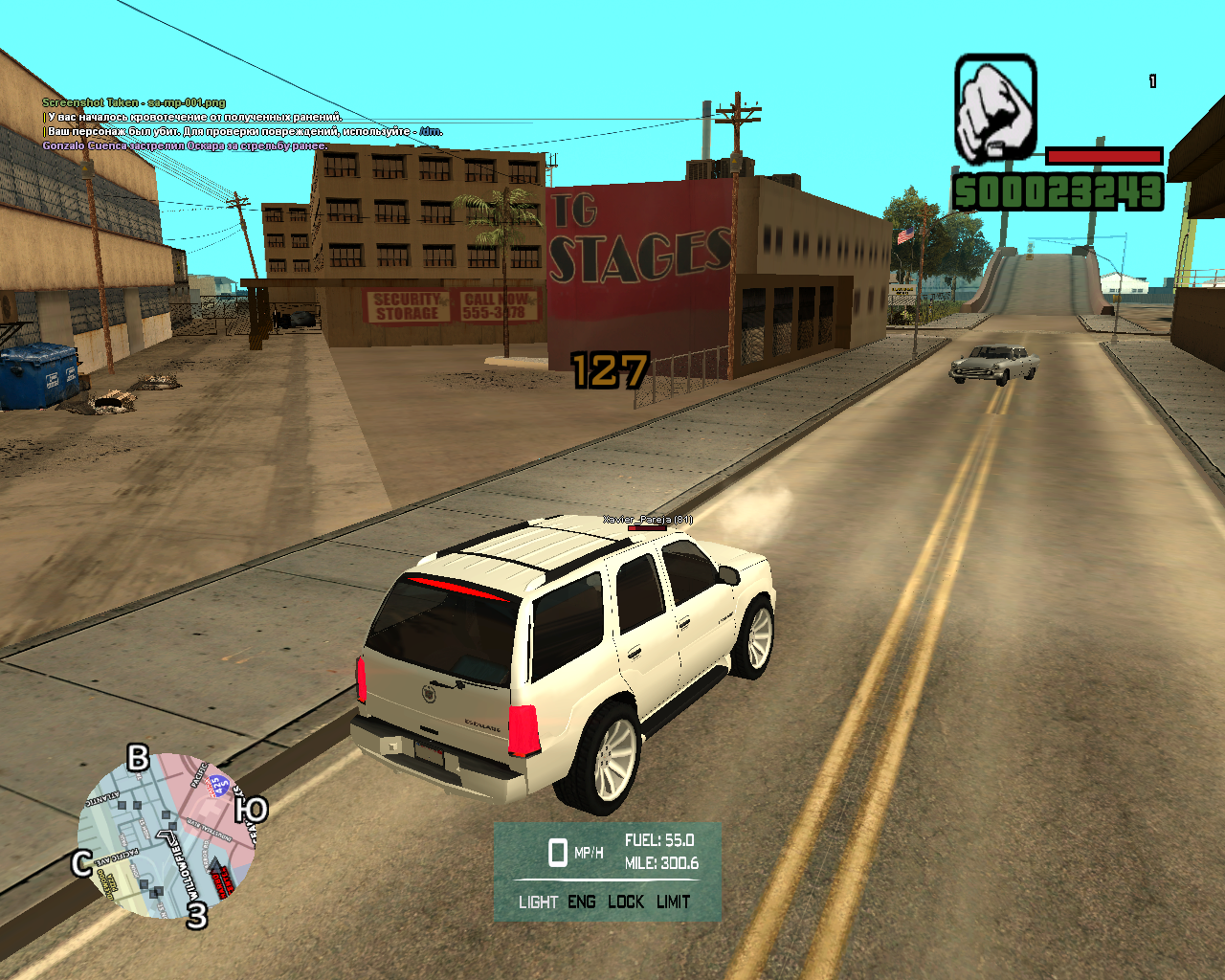Click the chat log messages area
Image resolution: width=1225 pixels, height=980 pixels.
click(x=239, y=124)
